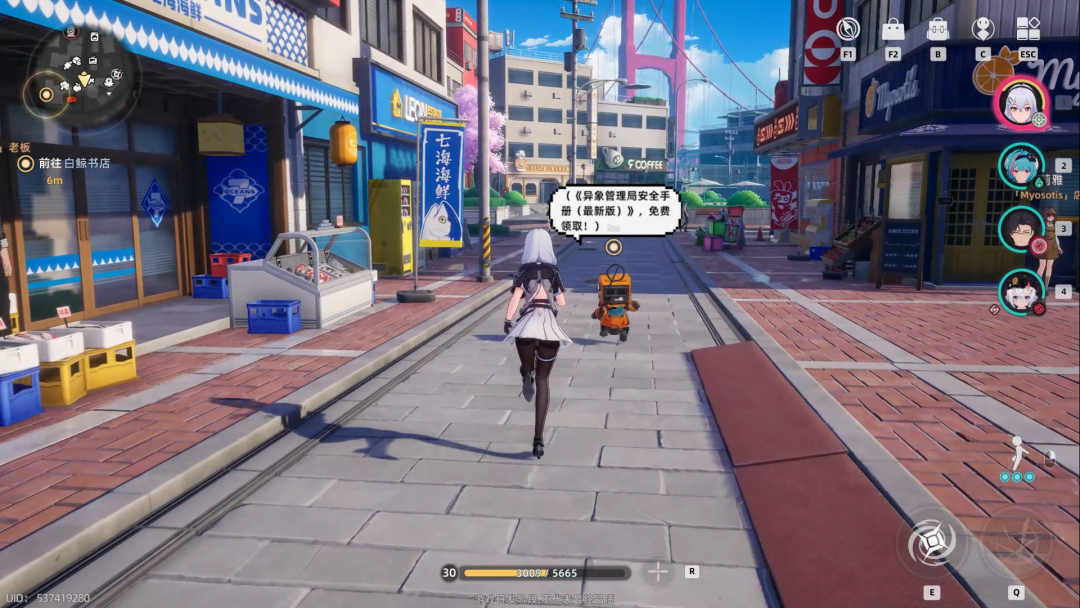Open the compass navigation icon
Screen dimensions: 1080x608
point(848,28)
